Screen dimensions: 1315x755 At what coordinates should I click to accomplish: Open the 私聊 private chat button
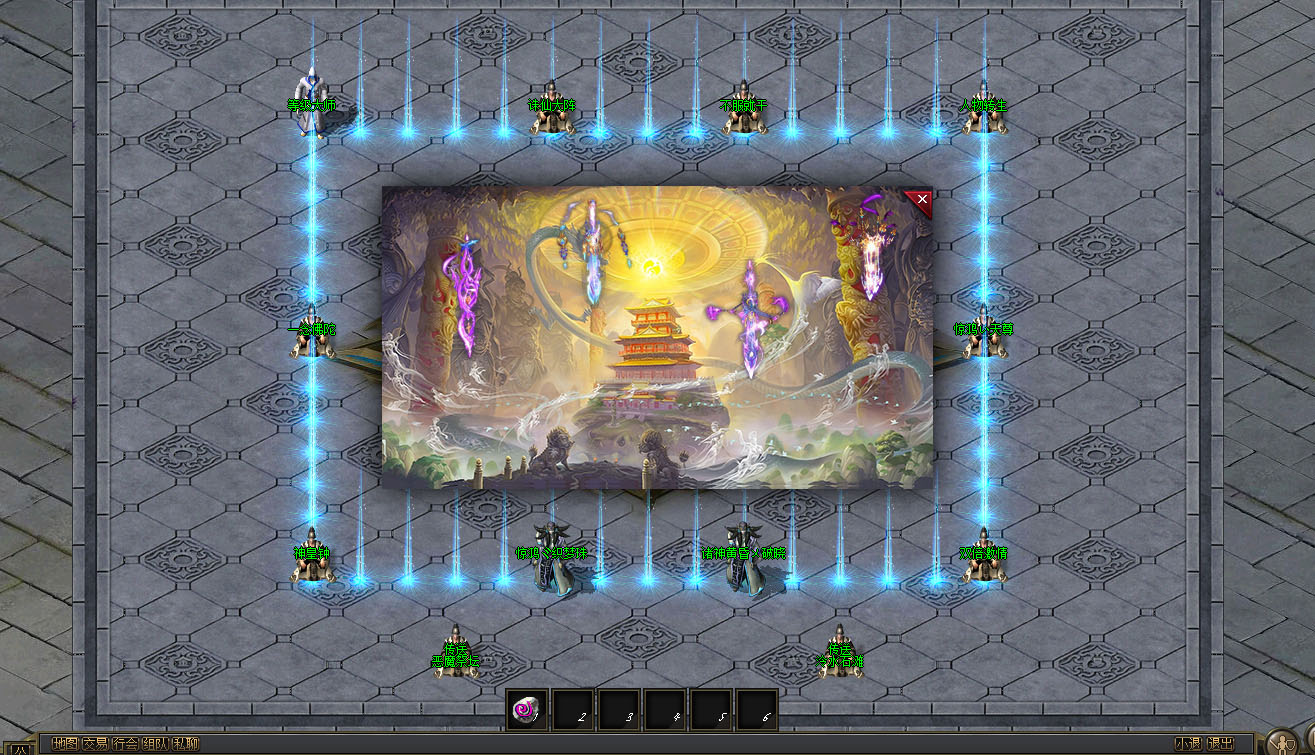tap(186, 744)
